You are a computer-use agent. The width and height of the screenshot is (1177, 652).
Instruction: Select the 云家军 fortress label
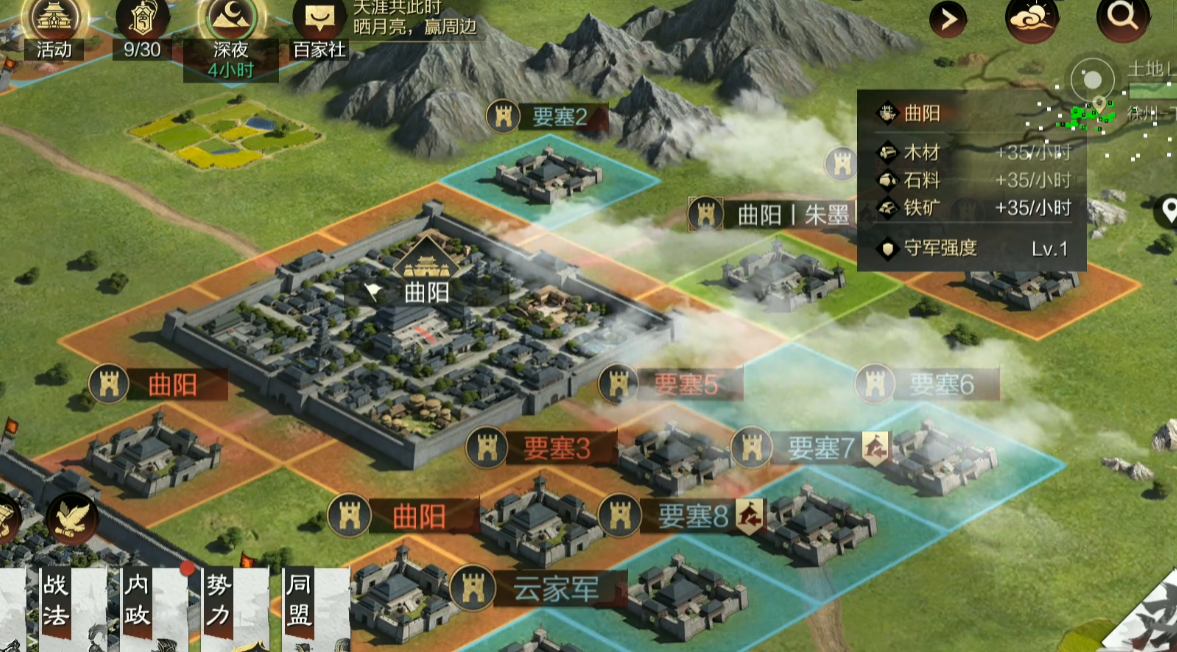coord(540,589)
